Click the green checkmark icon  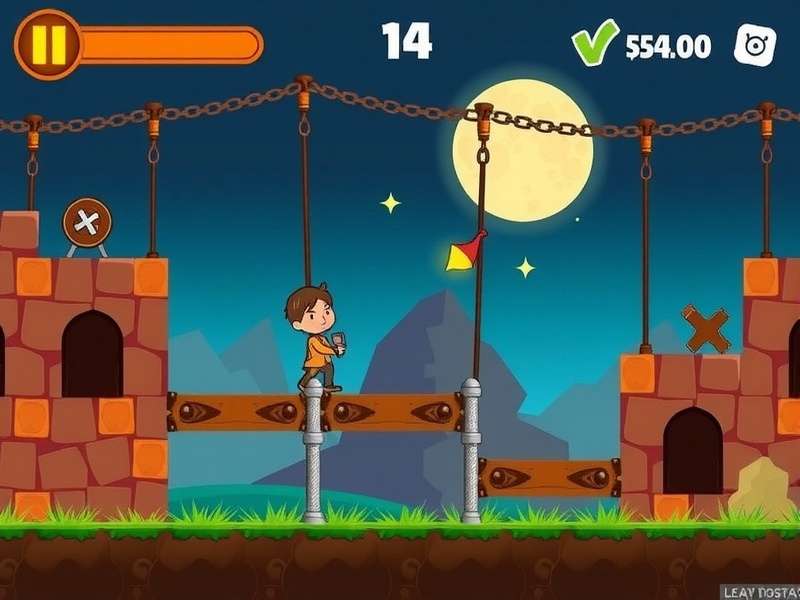point(594,43)
